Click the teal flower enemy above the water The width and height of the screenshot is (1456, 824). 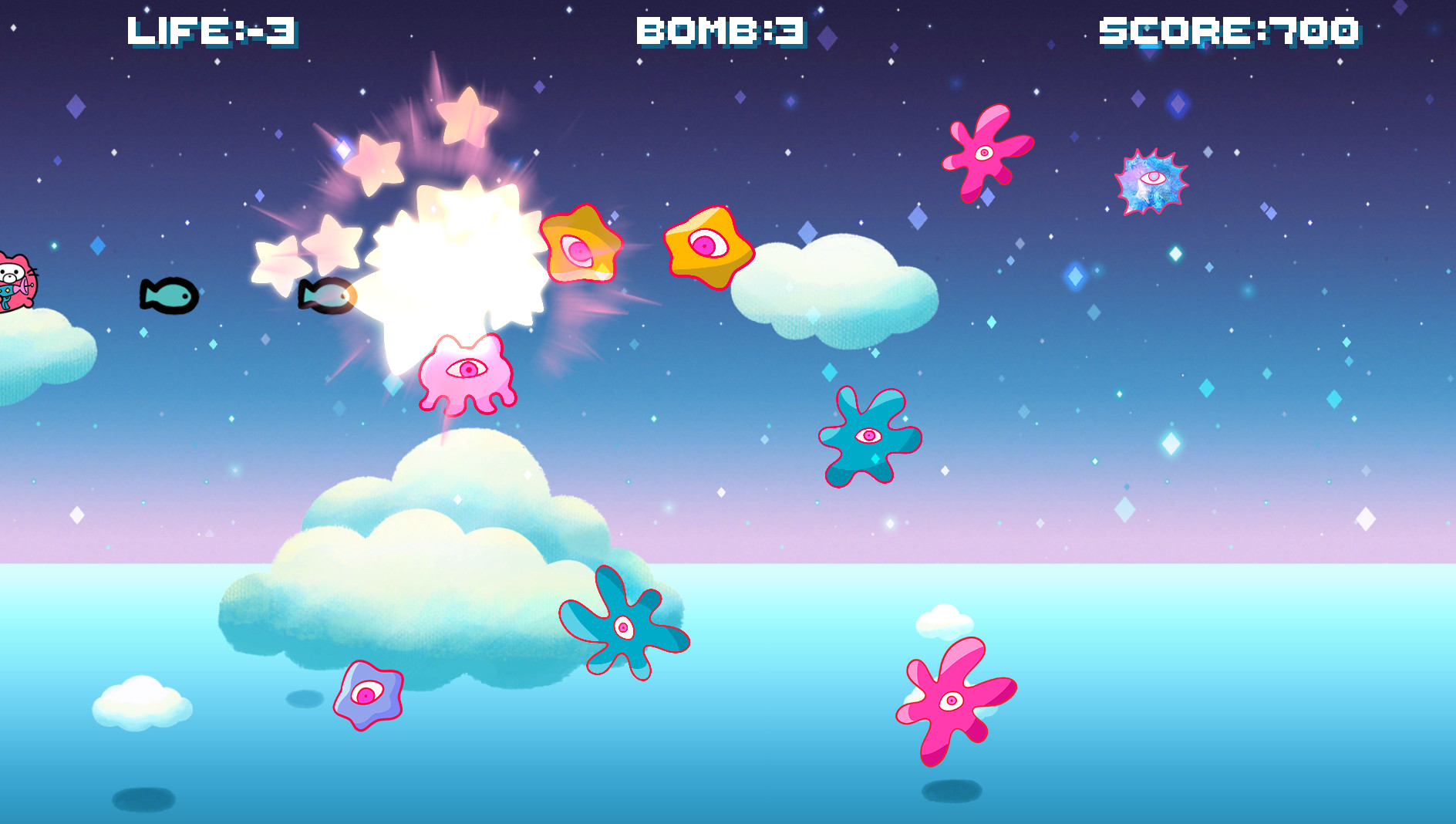click(x=625, y=626)
